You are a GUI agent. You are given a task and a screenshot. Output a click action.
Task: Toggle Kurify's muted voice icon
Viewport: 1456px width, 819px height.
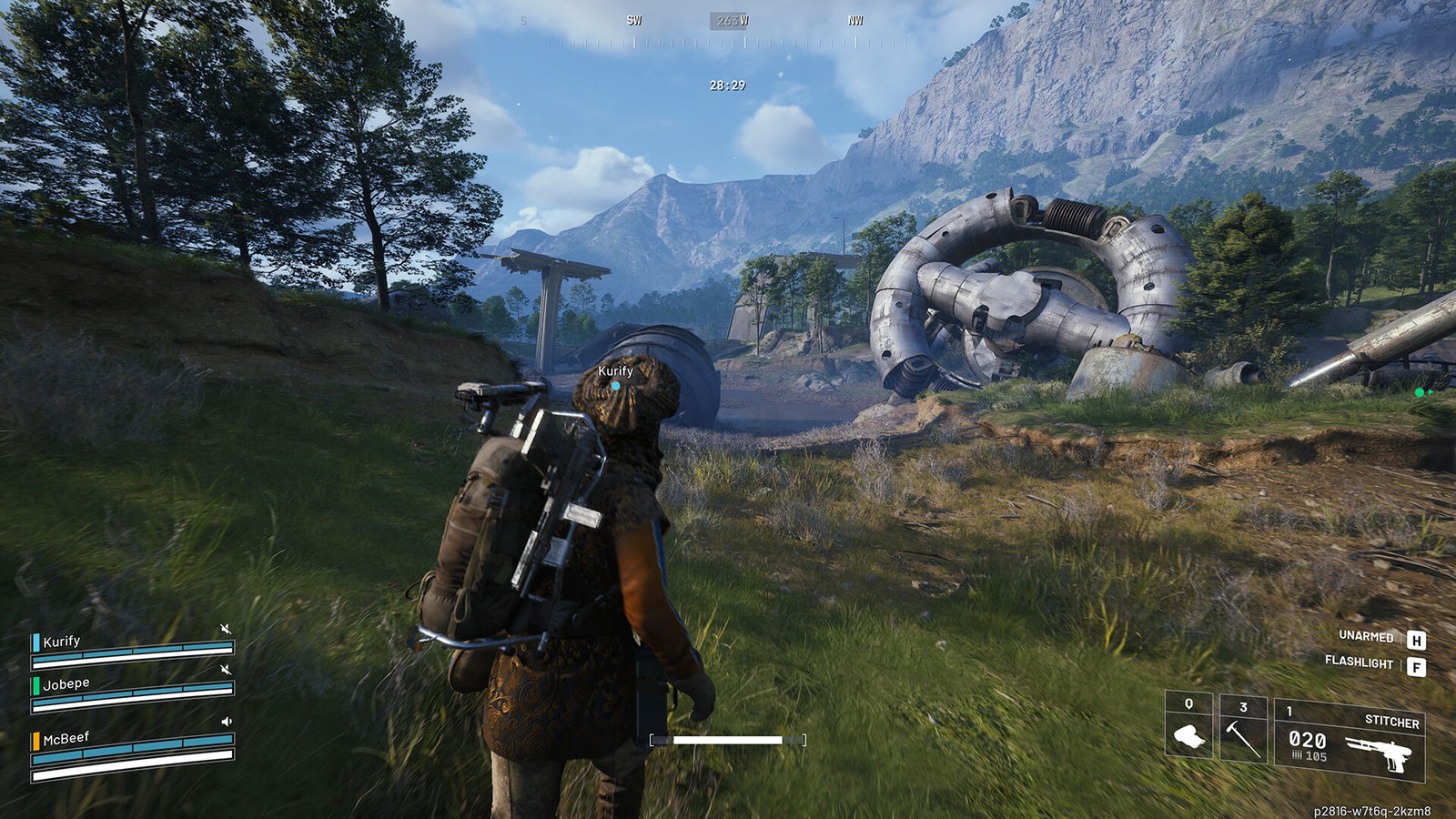(226, 629)
